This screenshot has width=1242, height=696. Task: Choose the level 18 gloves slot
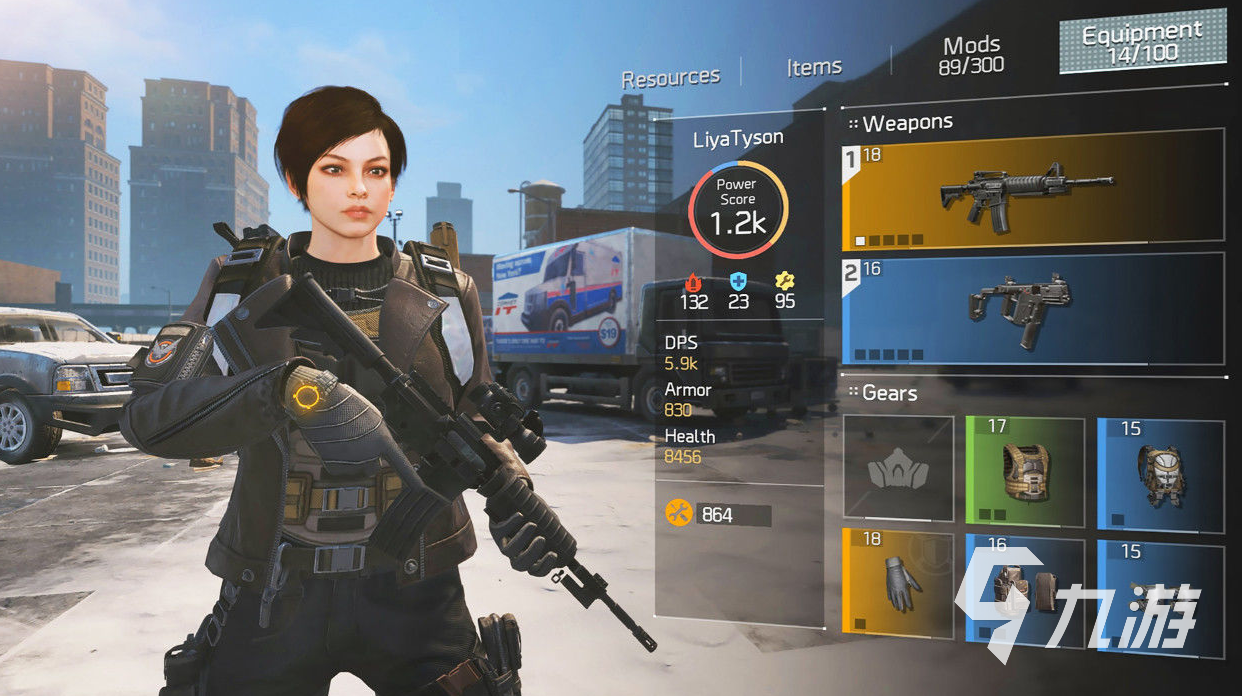click(898, 582)
